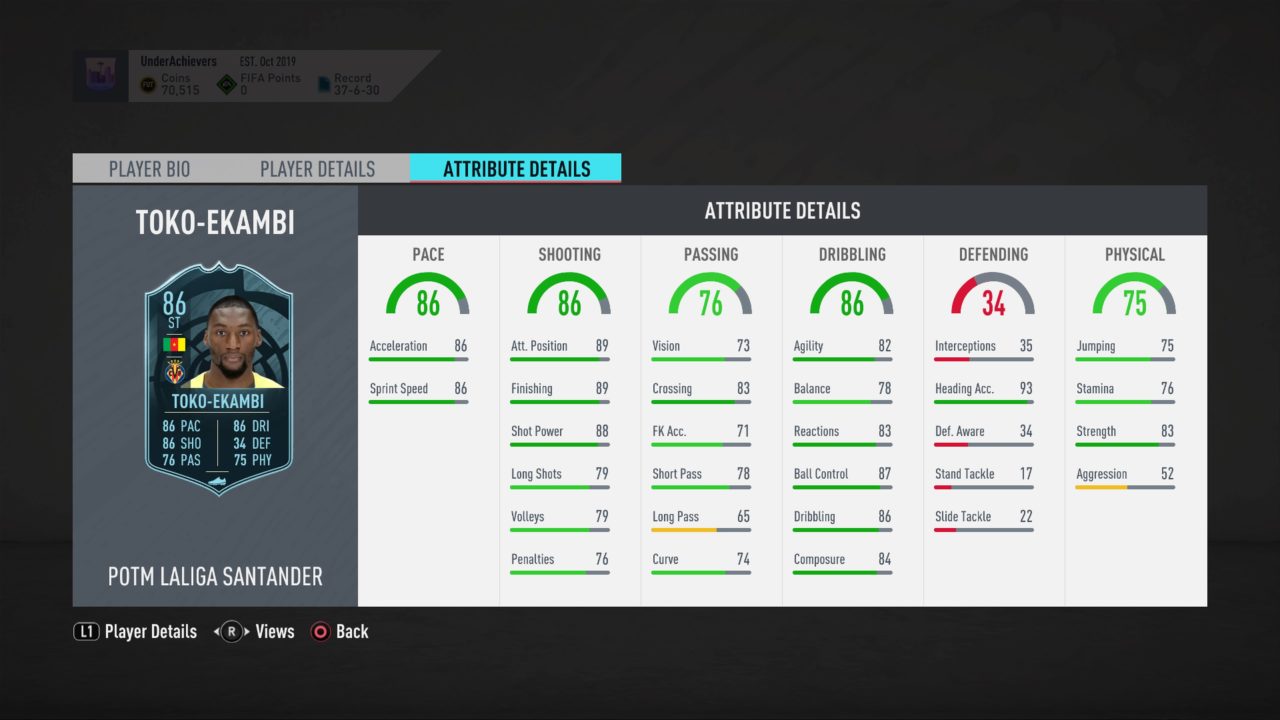
Task: Open the Player Details tab
Action: coord(317,169)
